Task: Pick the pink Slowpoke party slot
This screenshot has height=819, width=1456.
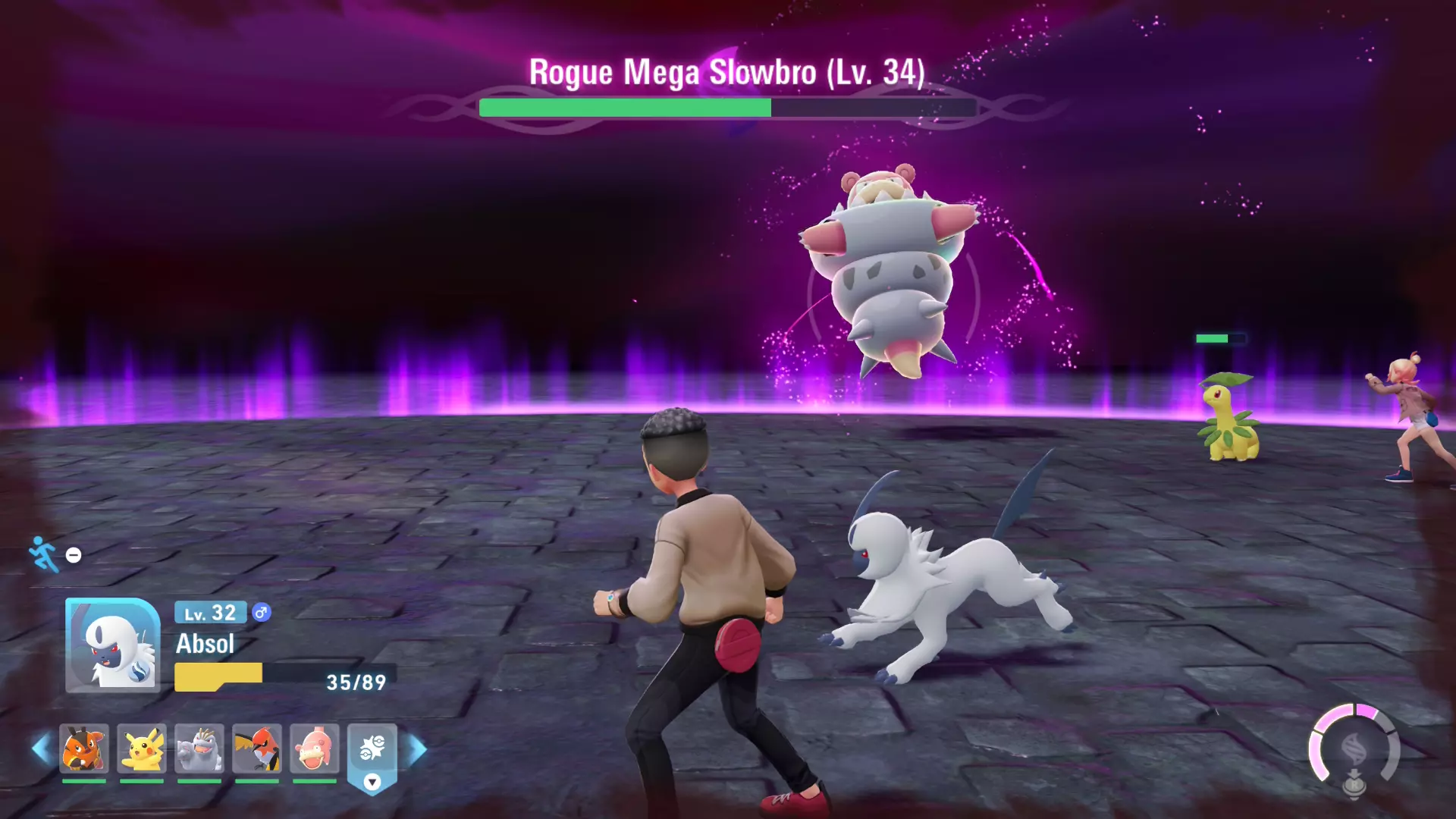Action: coord(315,749)
